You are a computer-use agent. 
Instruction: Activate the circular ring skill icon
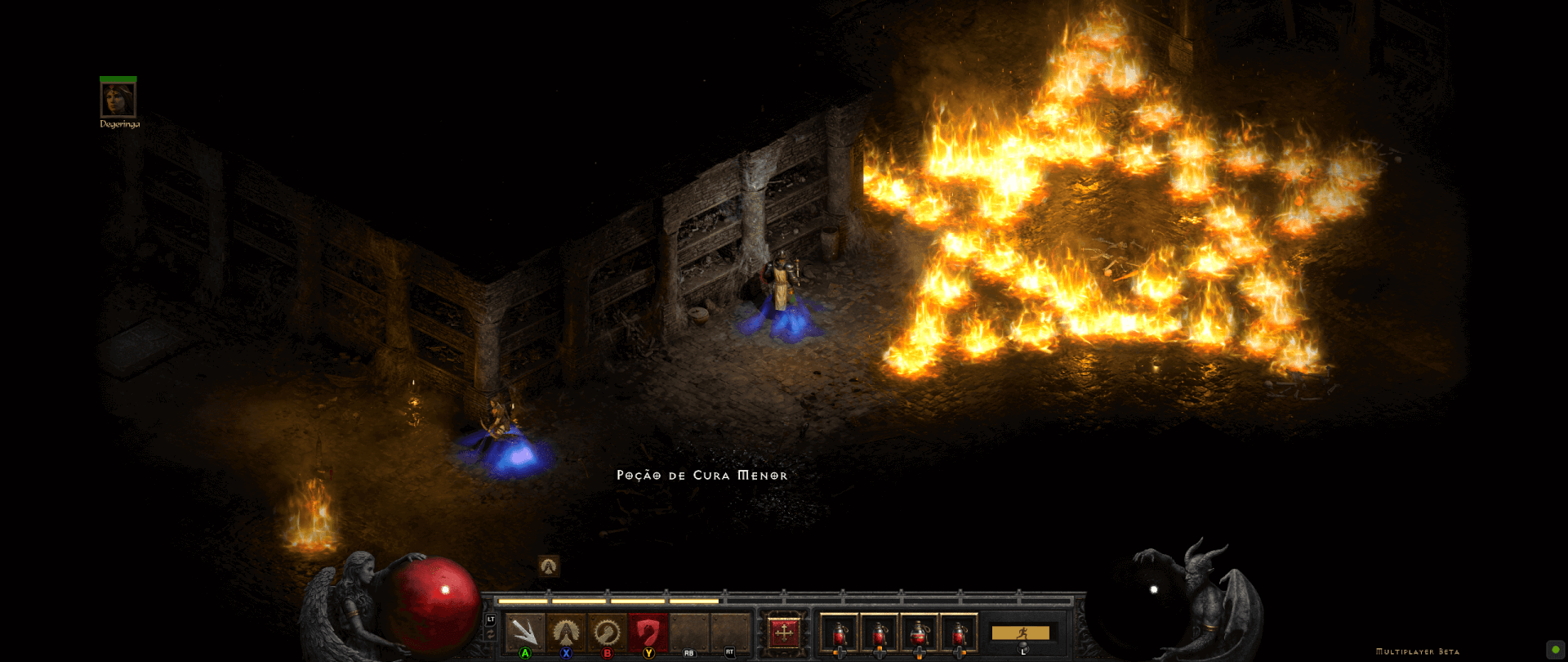pyautogui.click(x=606, y=632)
